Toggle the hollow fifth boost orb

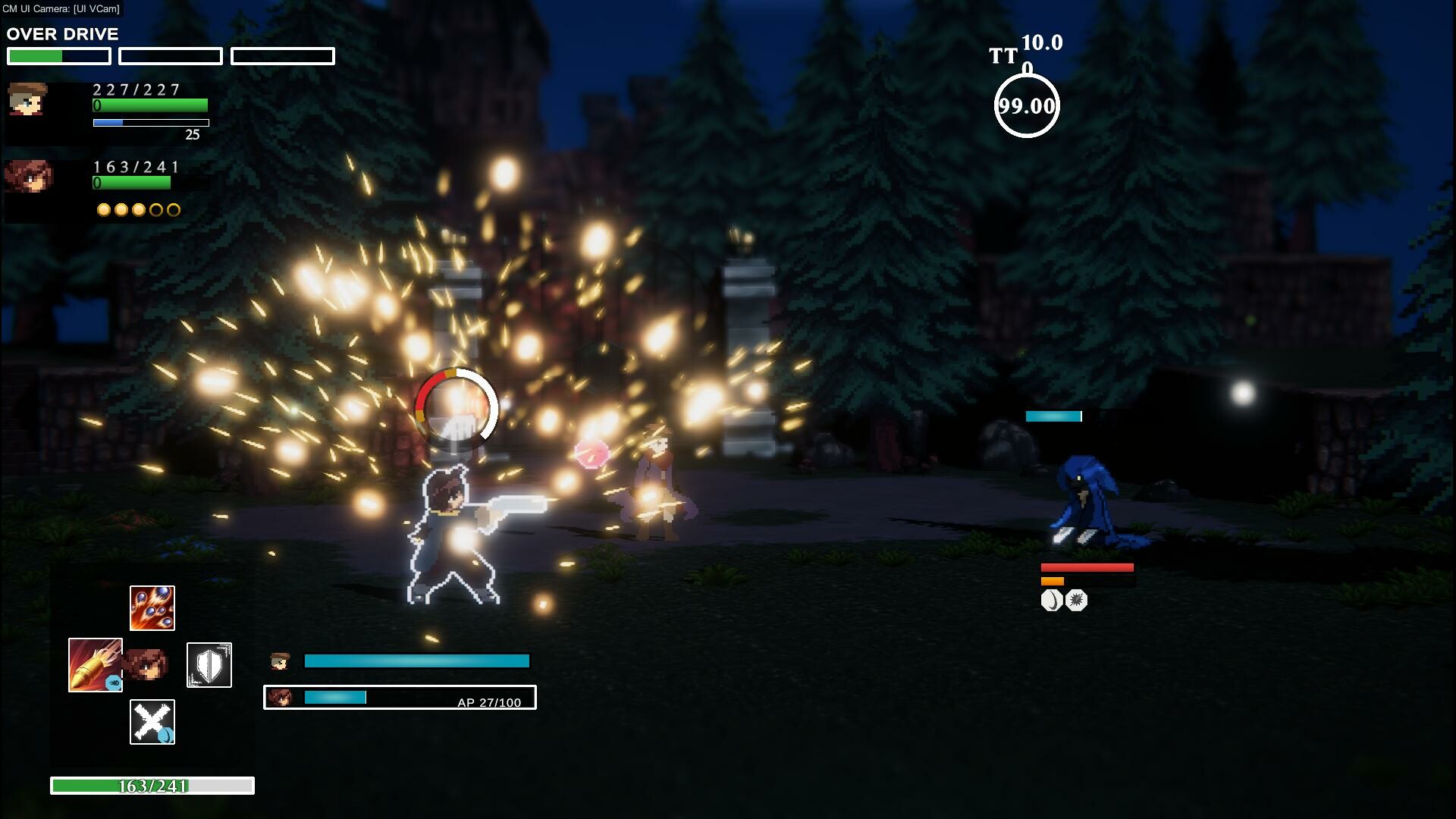coord(173,210)
